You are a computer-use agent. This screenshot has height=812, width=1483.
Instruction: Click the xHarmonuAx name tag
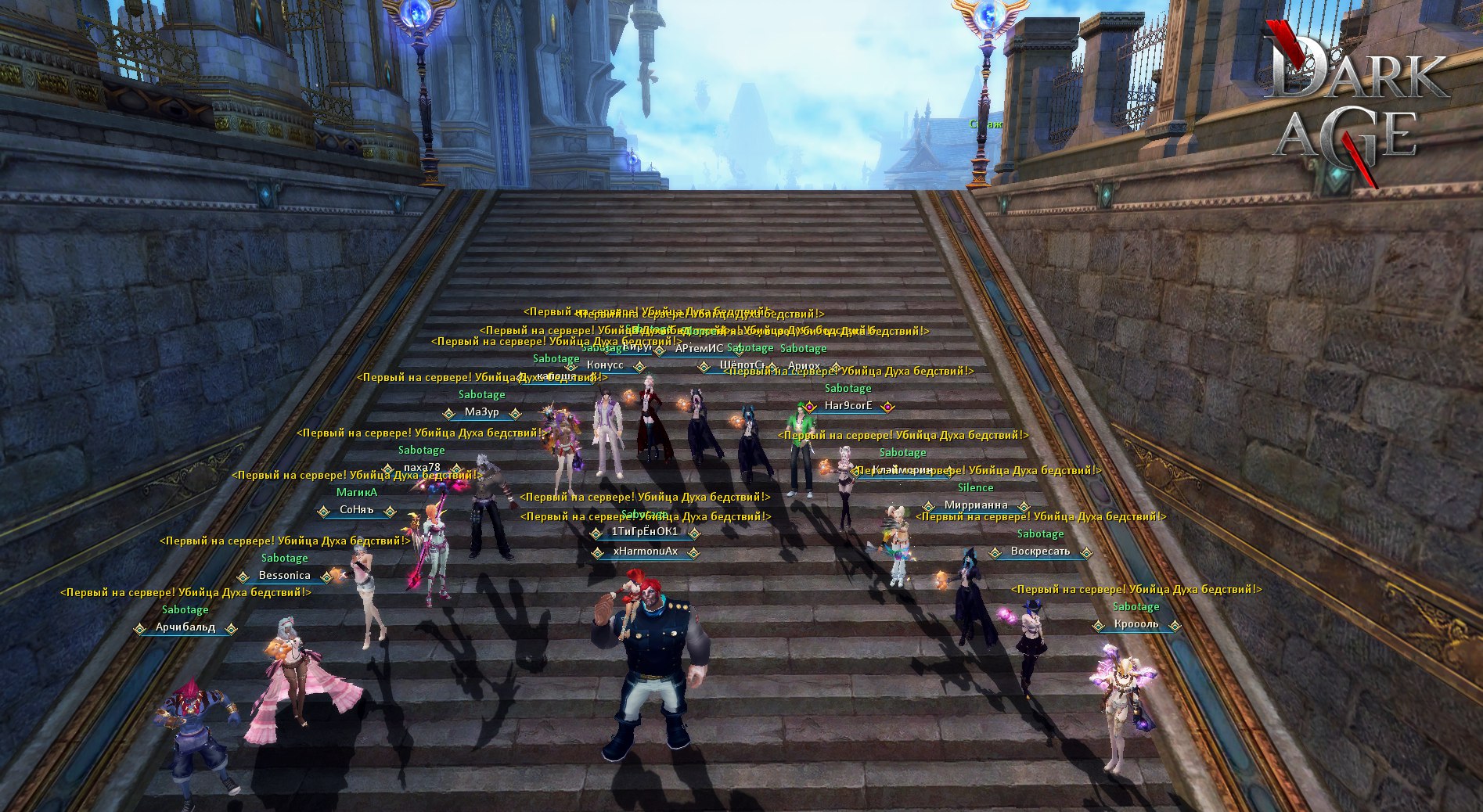tap(646, 552)
